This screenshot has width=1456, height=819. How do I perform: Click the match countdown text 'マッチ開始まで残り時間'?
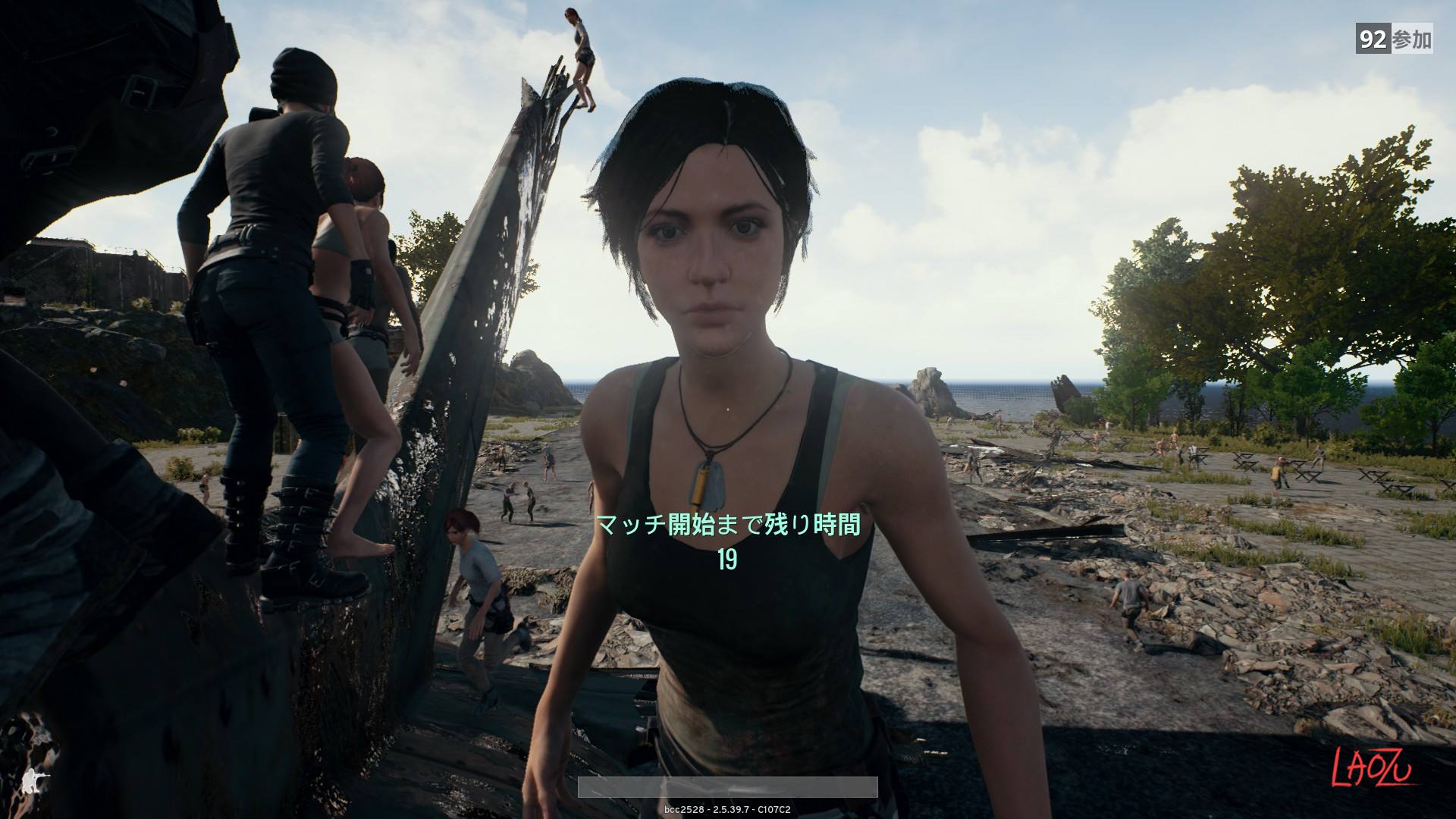[730, 526]
